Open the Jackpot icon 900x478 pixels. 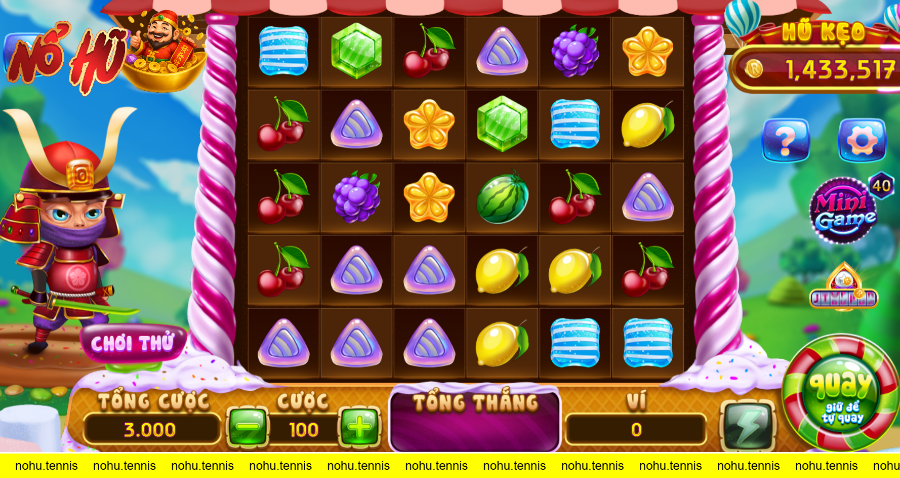coord(843,289)
